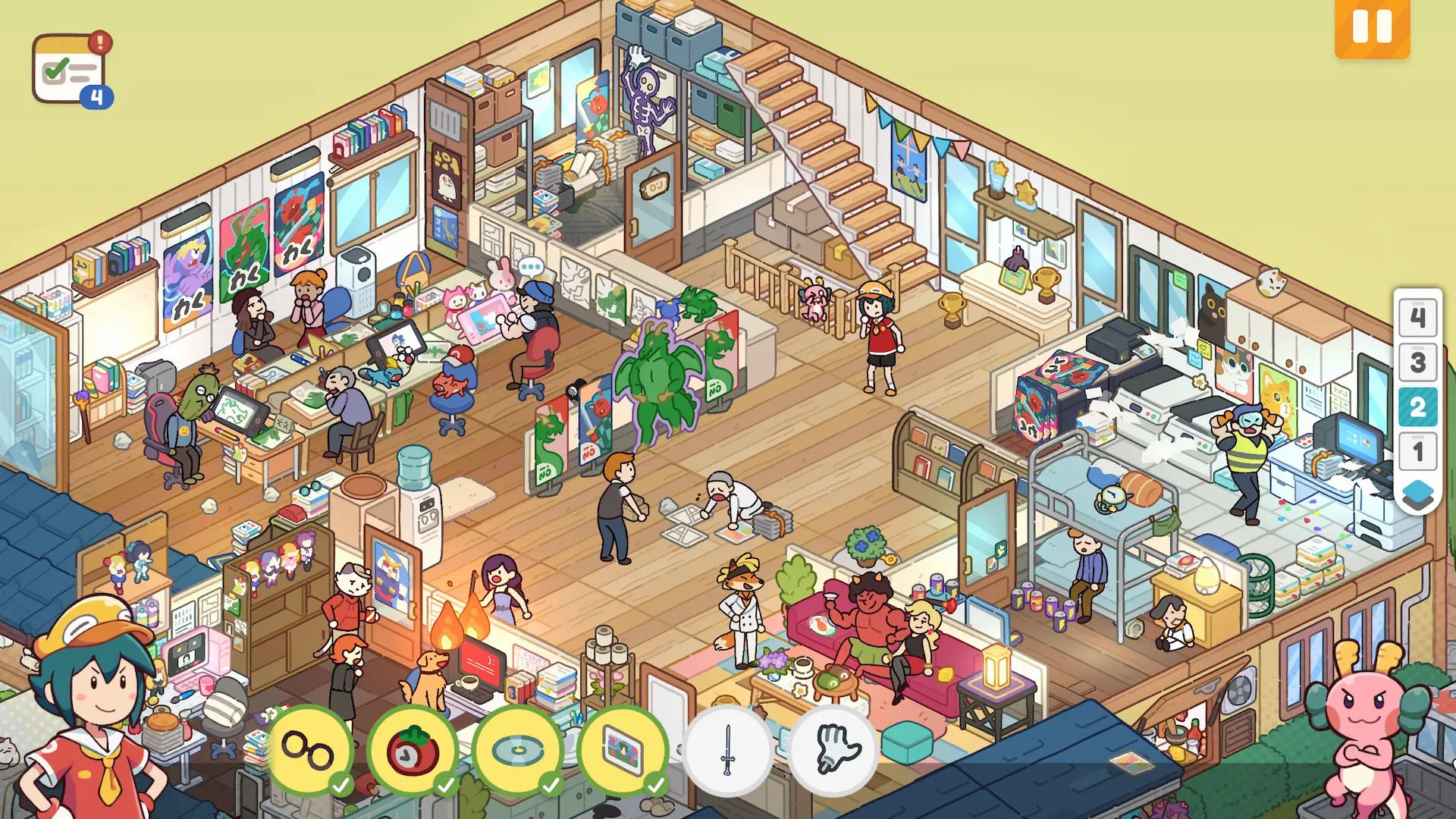The image size is (1456, 819).
Task: Select the framed picture item icon
Action: 623,749
